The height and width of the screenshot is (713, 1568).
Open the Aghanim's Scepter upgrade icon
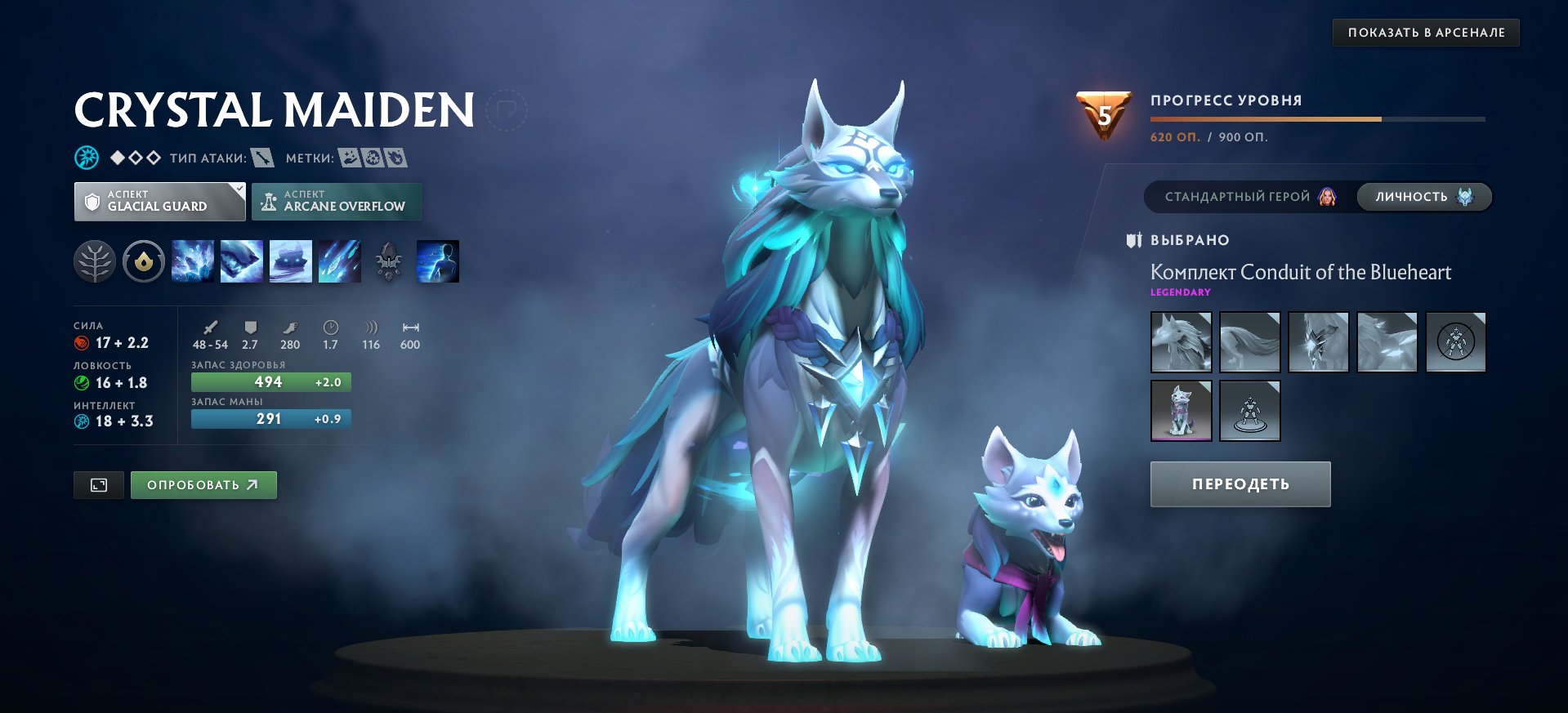point(388,261)
